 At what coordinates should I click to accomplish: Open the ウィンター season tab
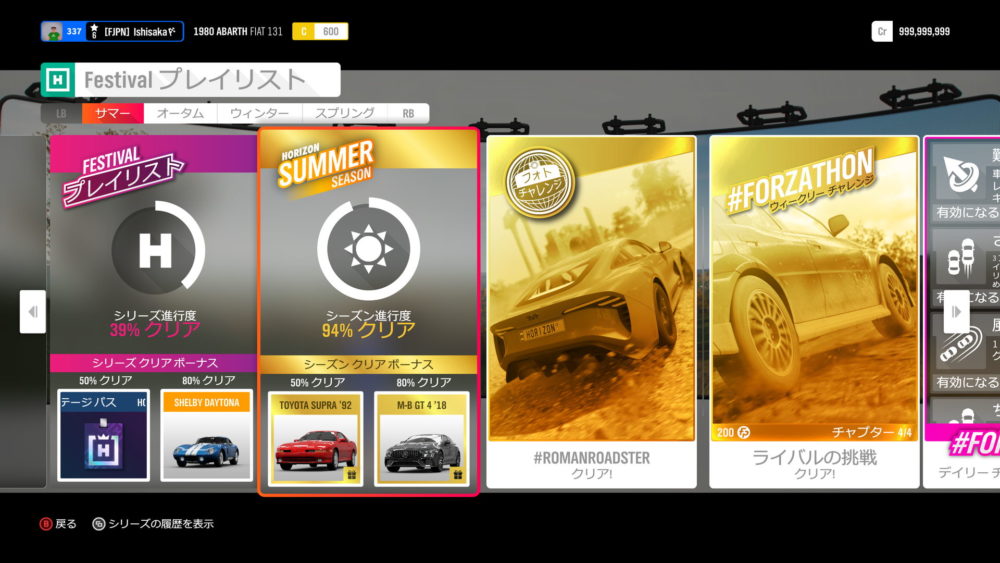coord(259,114)
